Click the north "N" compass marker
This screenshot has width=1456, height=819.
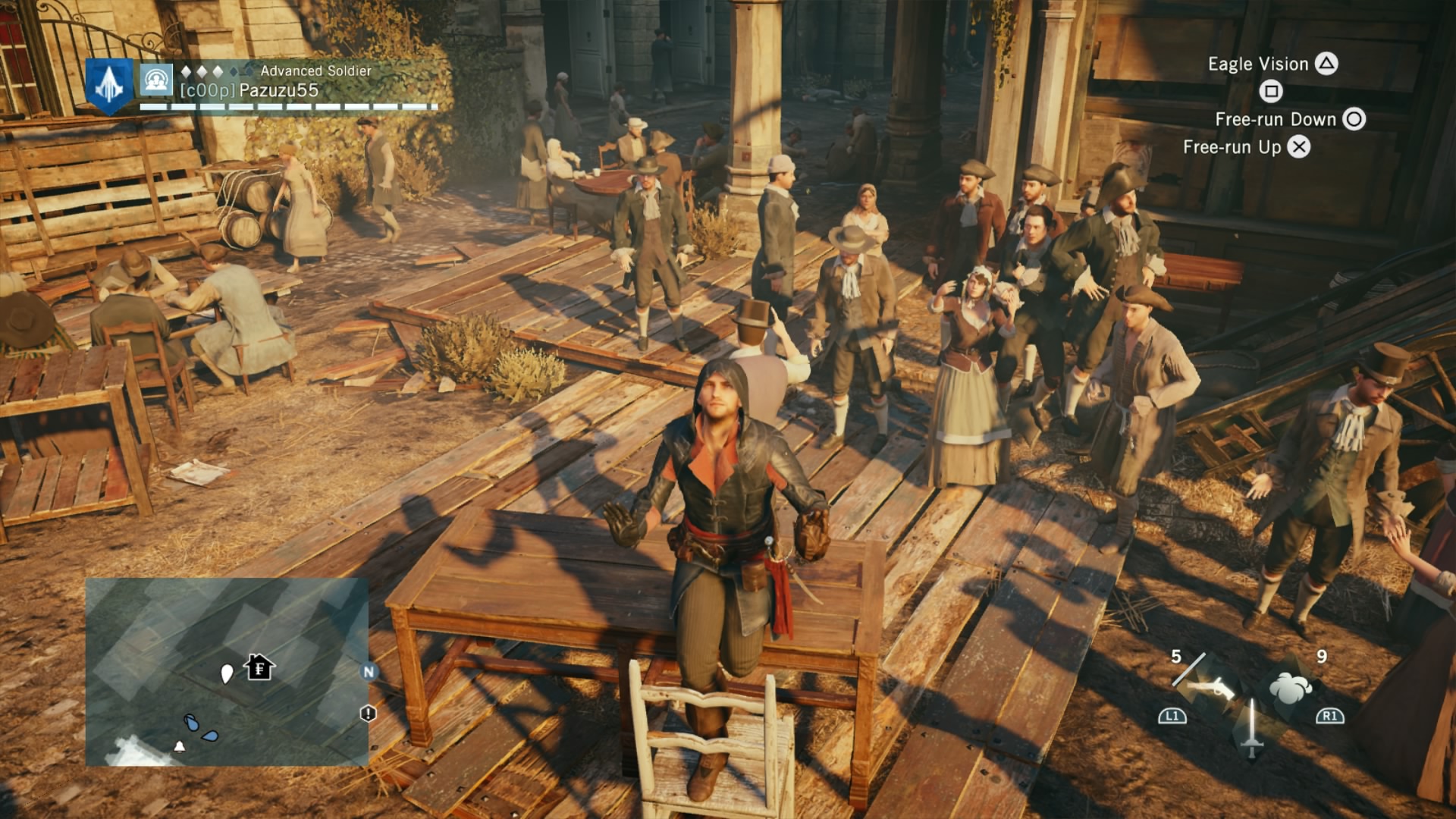coord(369,671)
